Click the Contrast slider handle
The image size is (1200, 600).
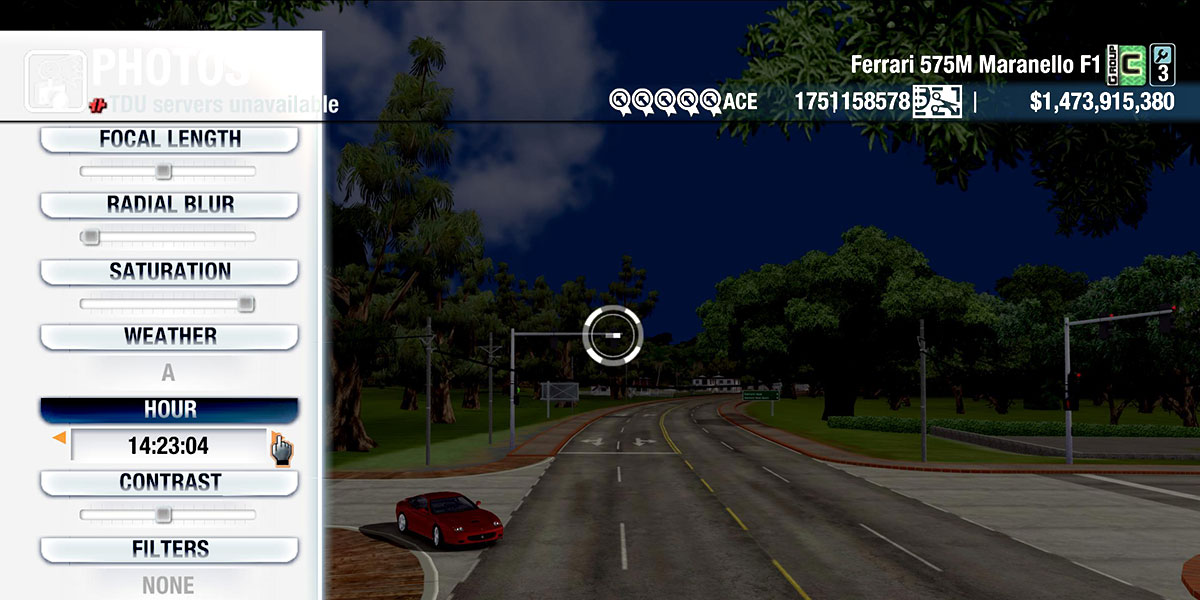click(x=163, y=515)
